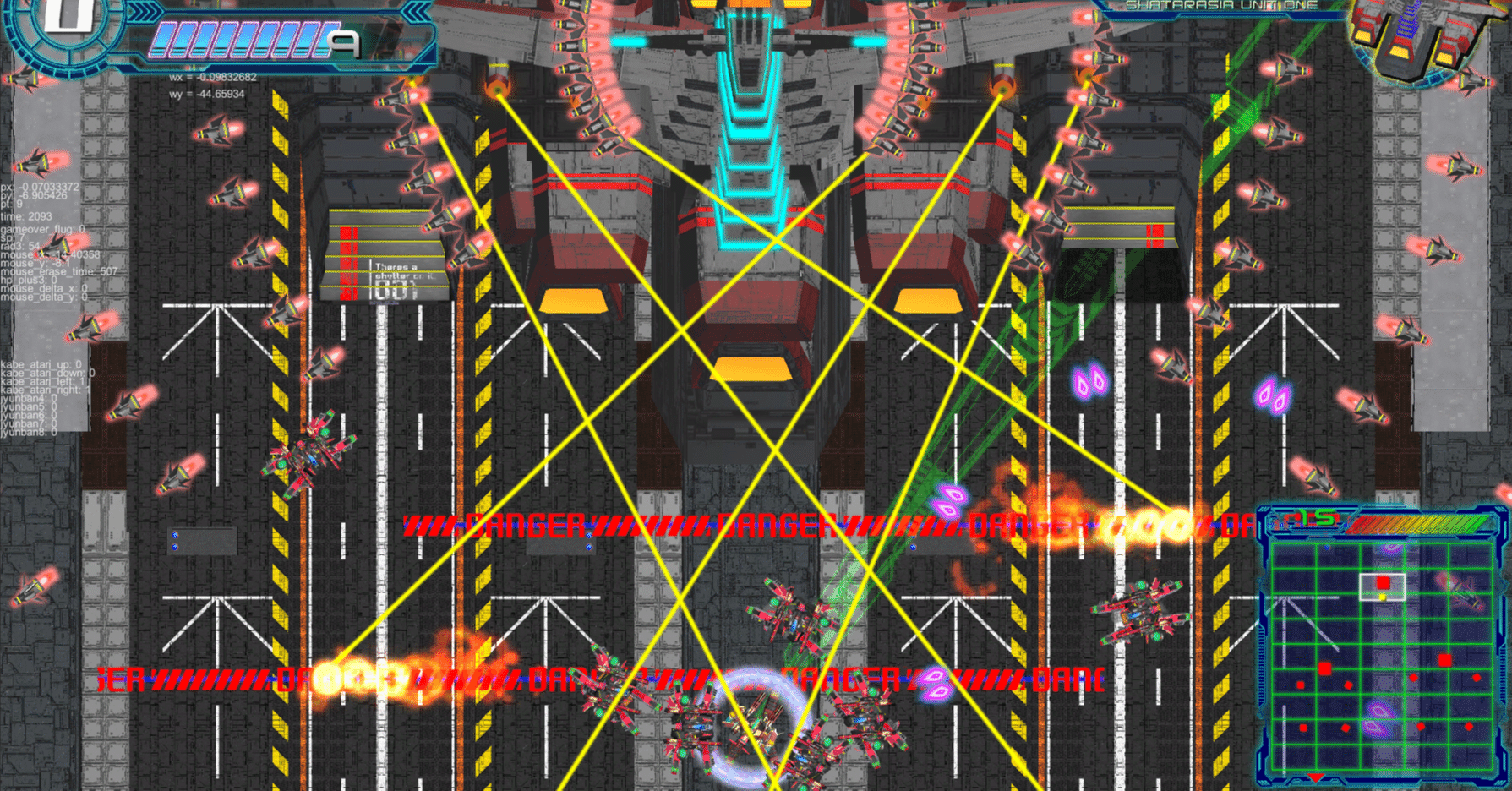
Task: Toggle the gameover_flug debug value
Action: click(41, 228)
